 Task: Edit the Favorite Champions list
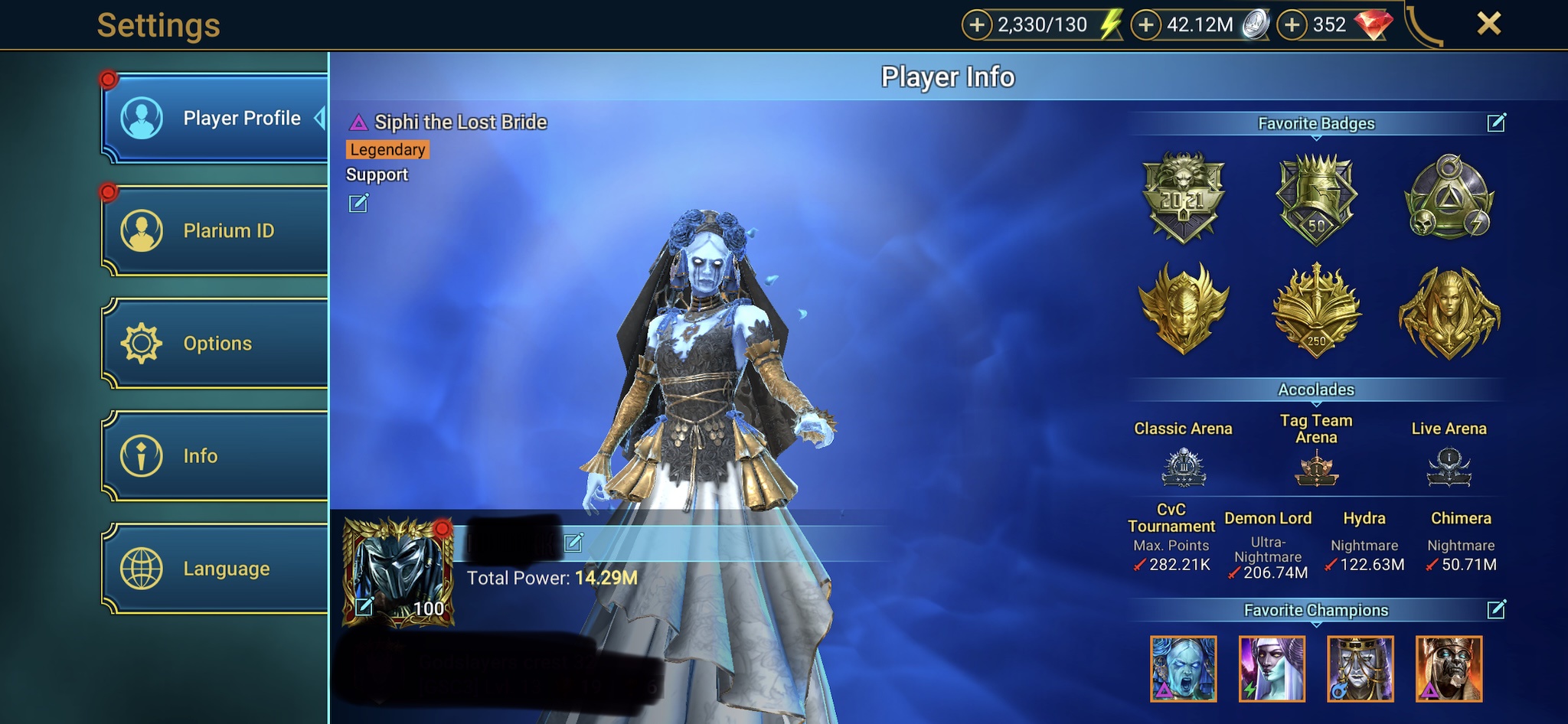point(1496,610)
